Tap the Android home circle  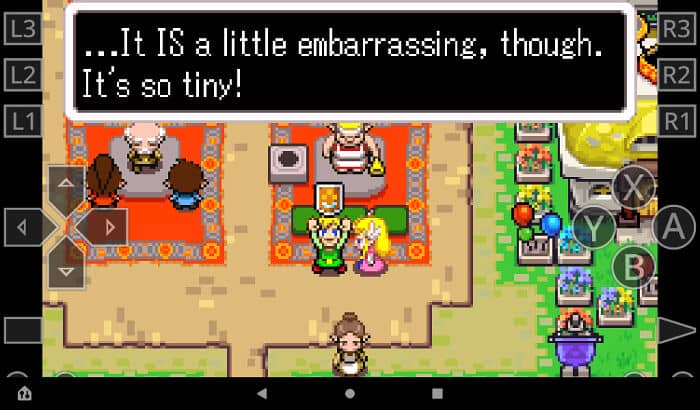coord(349,393)
